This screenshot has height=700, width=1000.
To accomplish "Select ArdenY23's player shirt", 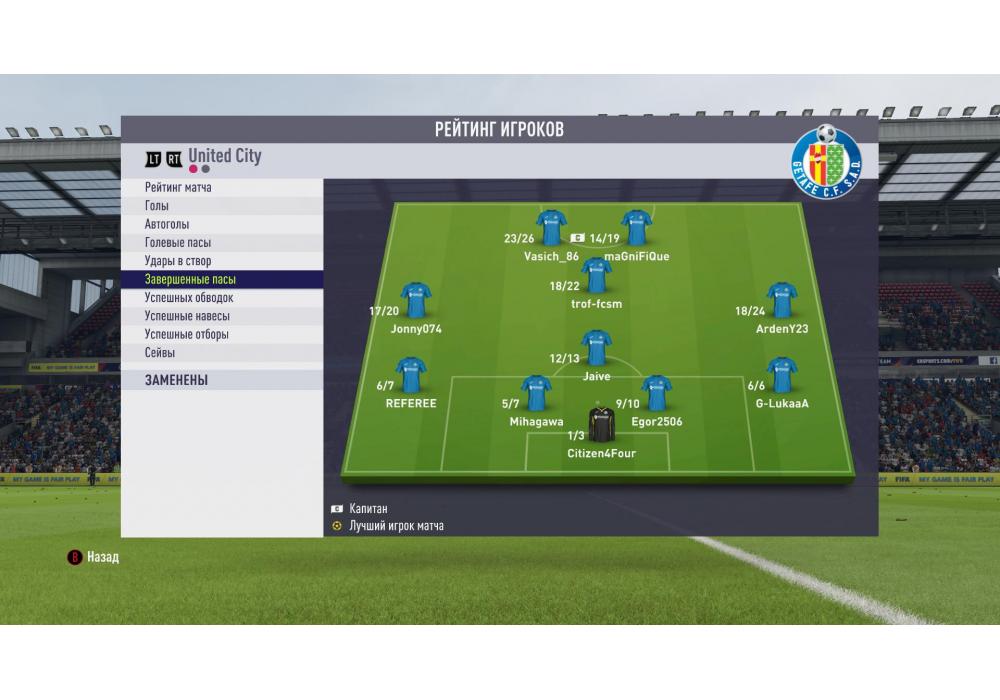I will point(782,300).
